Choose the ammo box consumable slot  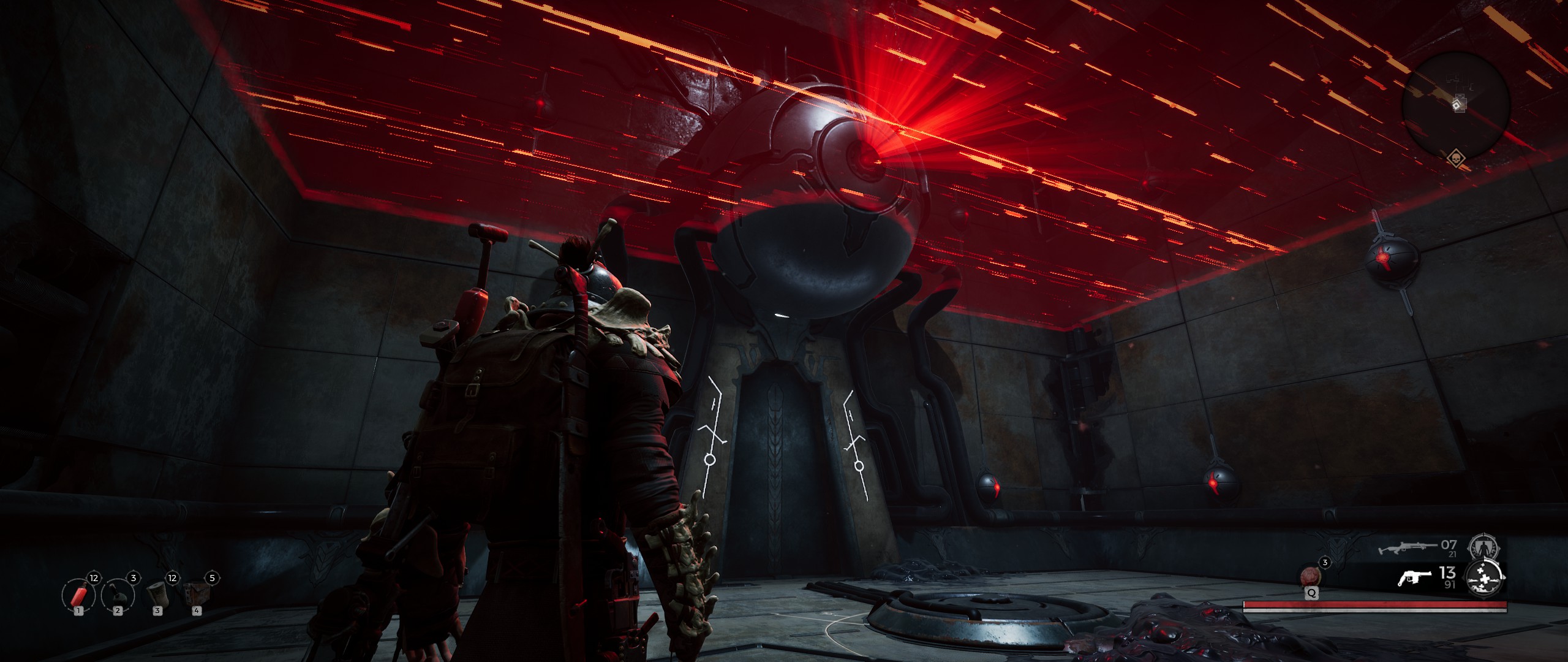click(x=196, y=595)
